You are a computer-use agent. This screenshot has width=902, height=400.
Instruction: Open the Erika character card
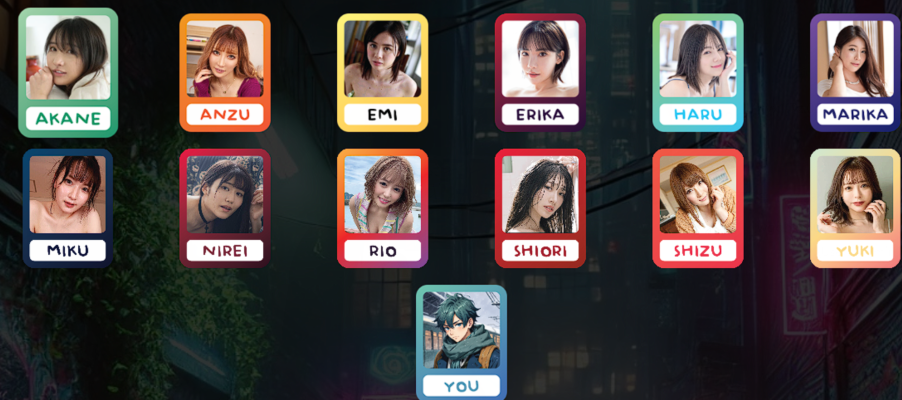tap(540, 72)
